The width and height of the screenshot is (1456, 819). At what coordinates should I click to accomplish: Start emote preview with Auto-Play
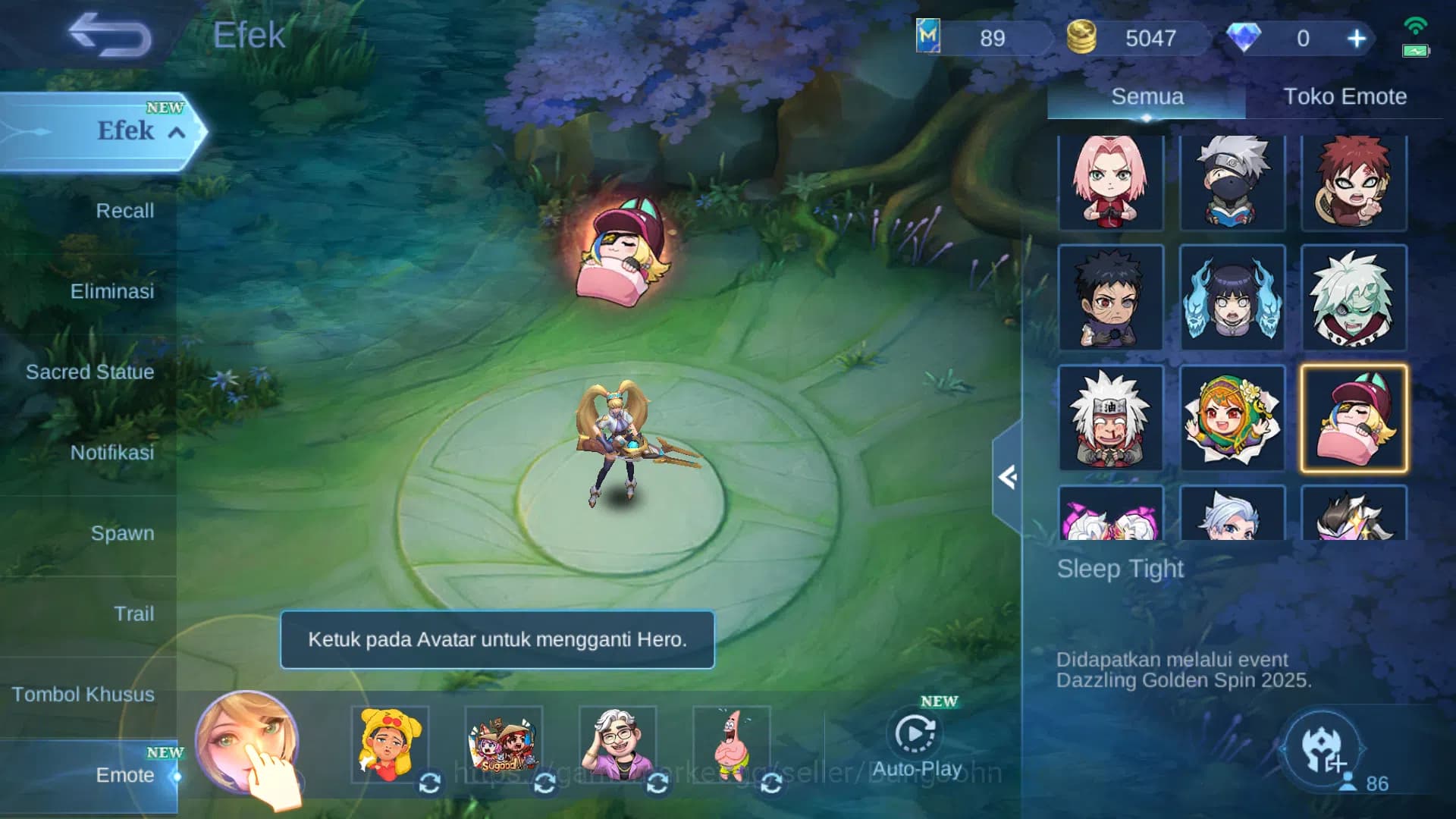pyautogui.click(x=915, y=732)
